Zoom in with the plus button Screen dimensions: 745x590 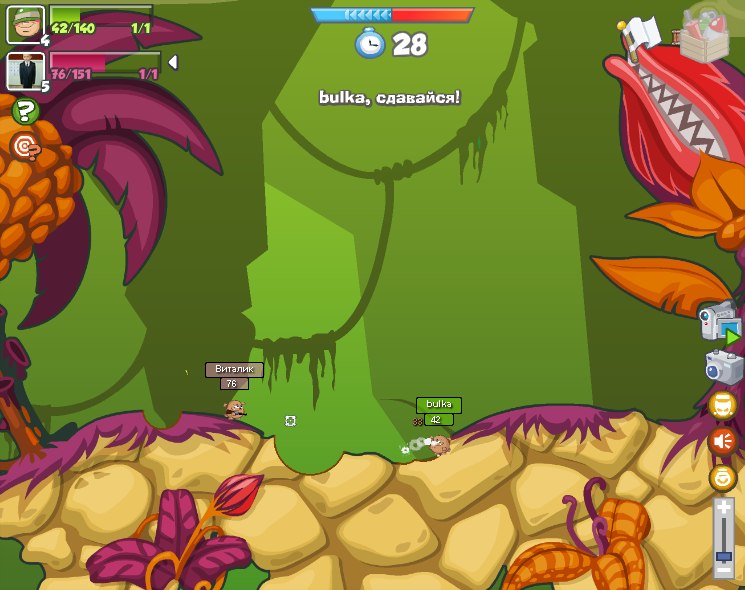(x=723, y=509)
